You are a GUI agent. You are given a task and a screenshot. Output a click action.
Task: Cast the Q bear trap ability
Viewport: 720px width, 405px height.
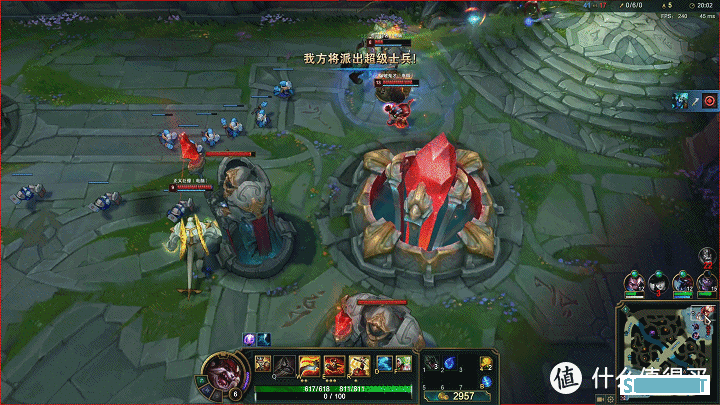pos(285,364)
